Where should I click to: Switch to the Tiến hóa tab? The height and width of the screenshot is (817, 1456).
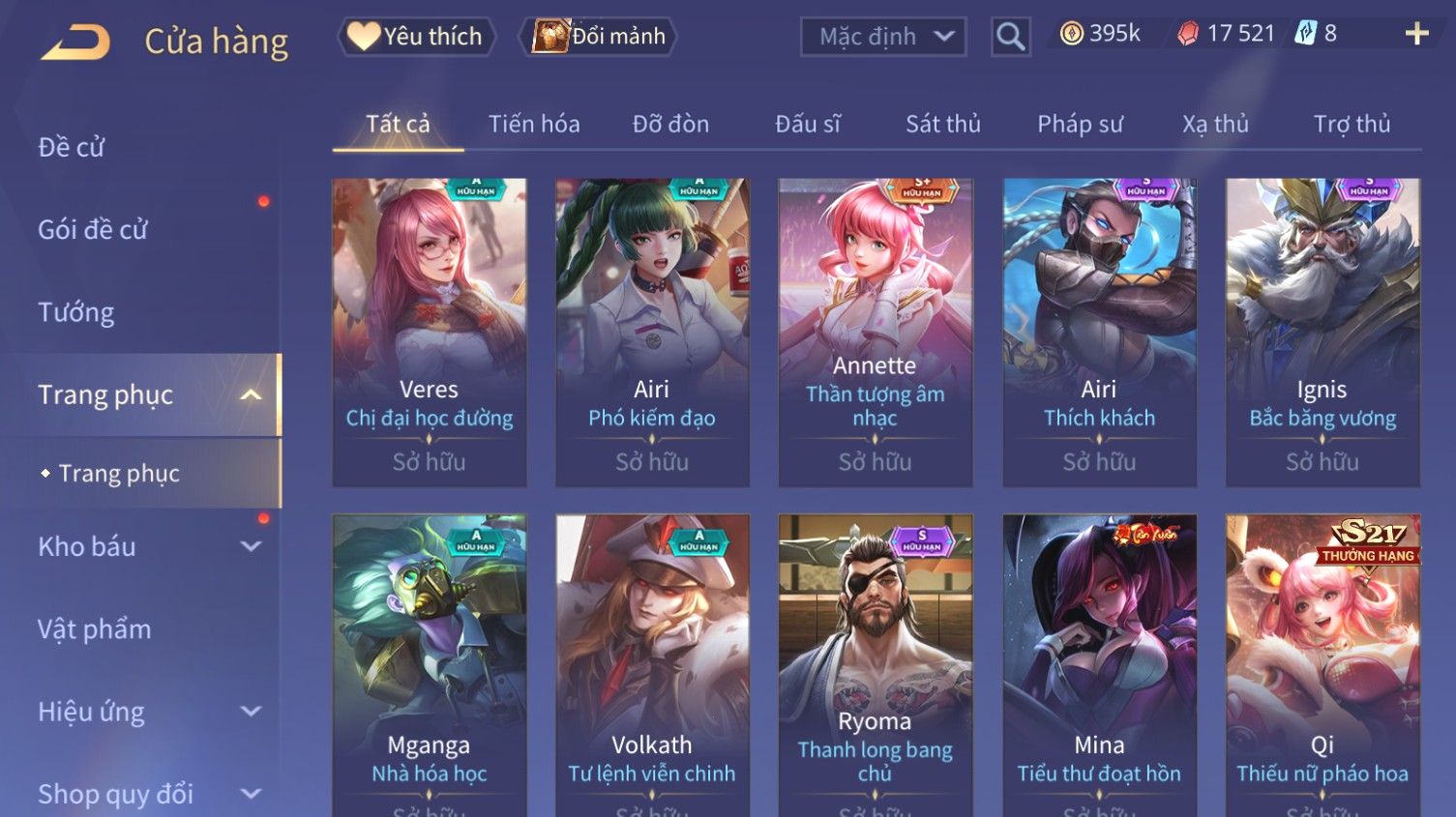click(x=534, y=124)
